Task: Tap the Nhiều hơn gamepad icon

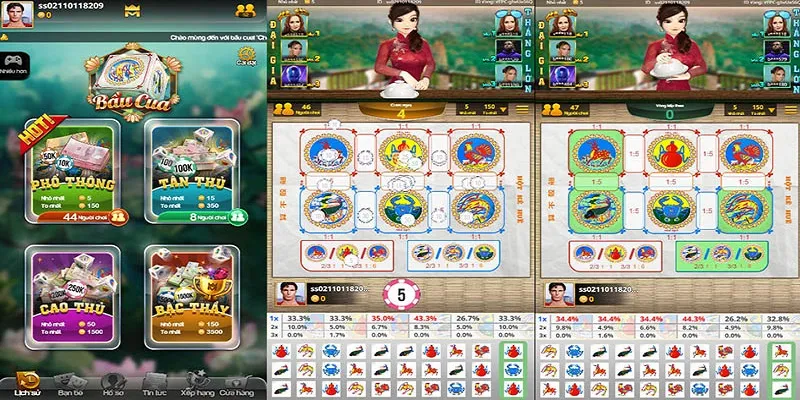Action: coord(12,61)
